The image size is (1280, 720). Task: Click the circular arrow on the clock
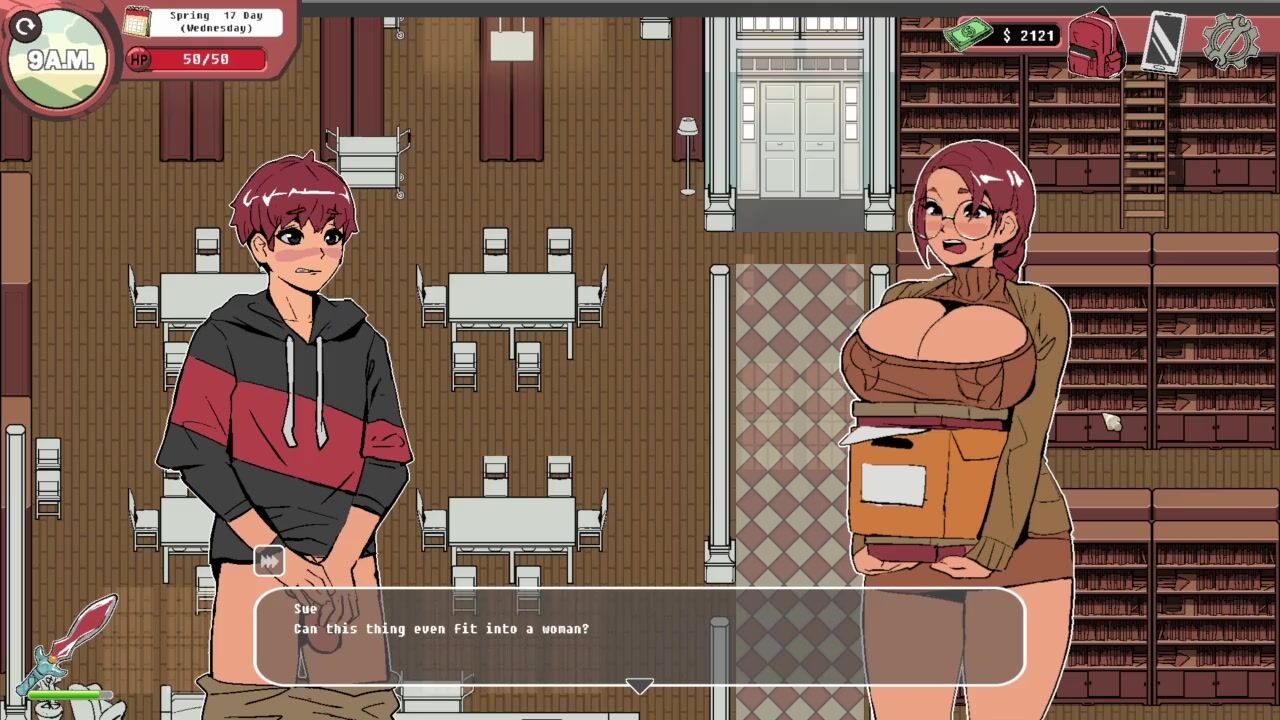[x=26, y=27]
